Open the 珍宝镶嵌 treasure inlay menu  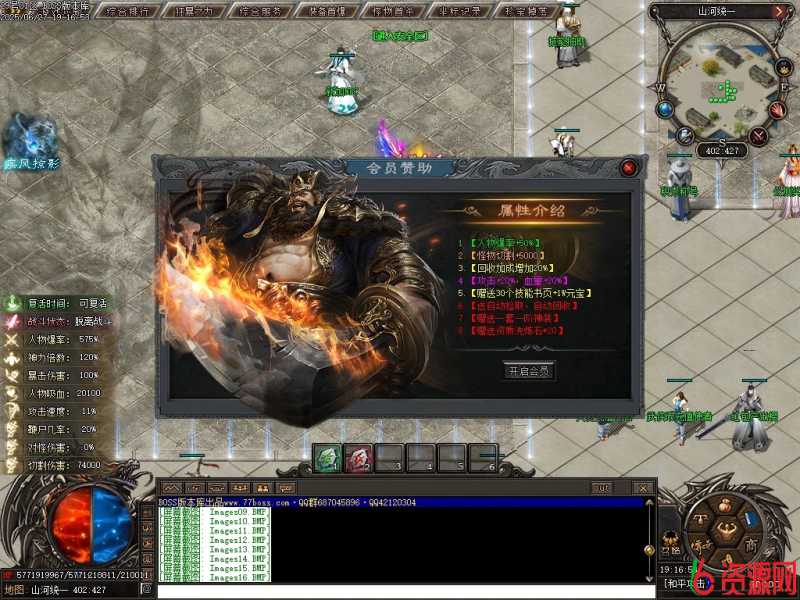526,12
